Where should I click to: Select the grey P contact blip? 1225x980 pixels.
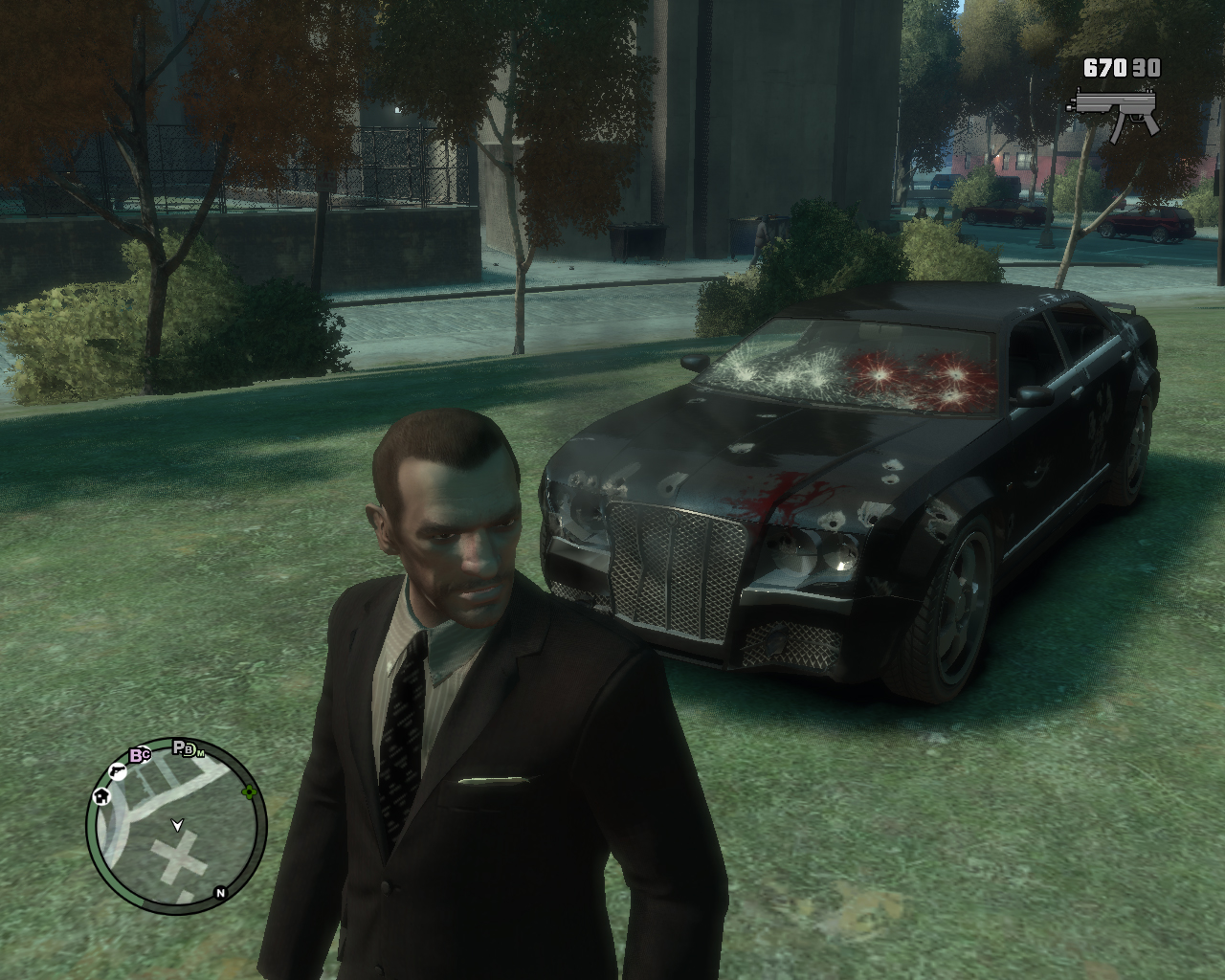[x=180, y=747]
